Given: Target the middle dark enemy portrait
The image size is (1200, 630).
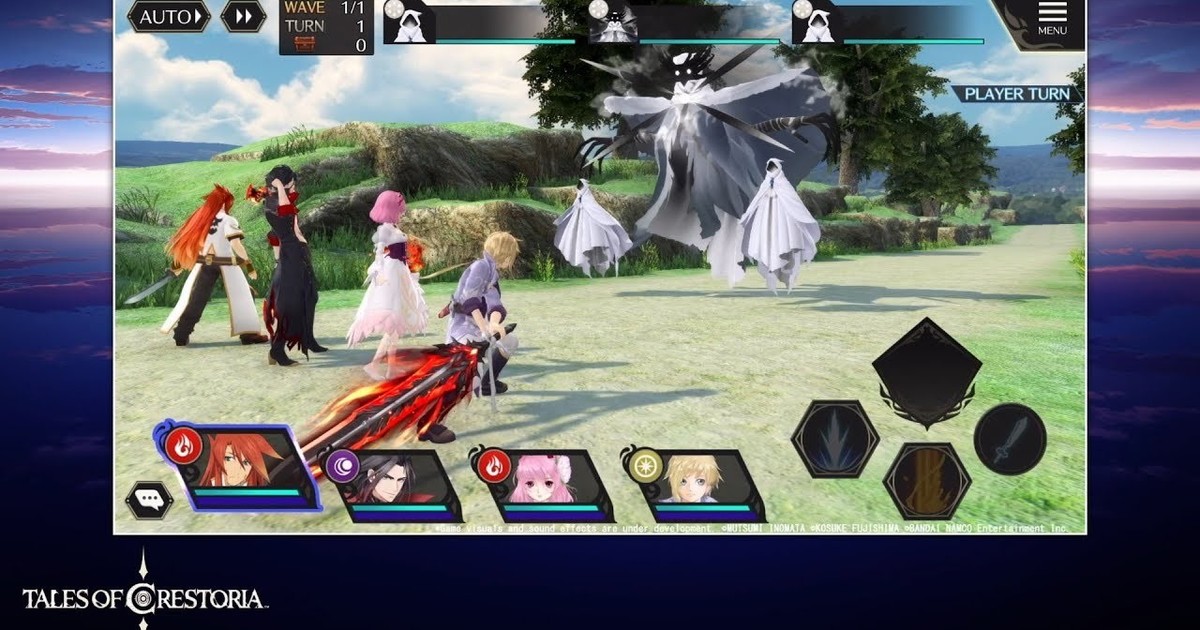Looking at the screenshot, I should 615,22.
